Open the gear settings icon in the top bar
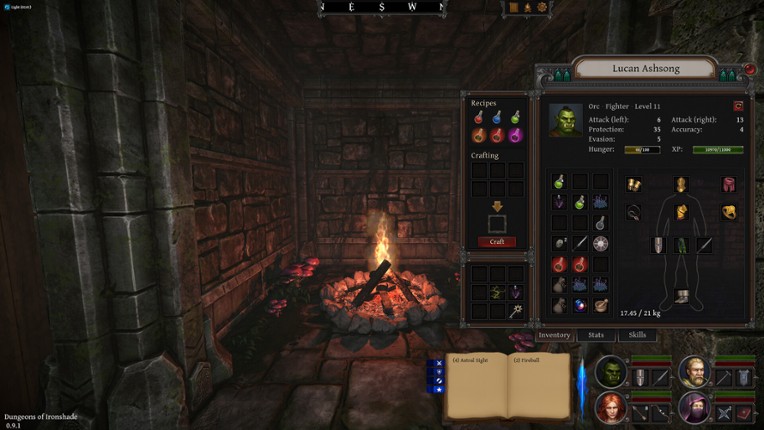This screenshot has width=764, height=430. point(542,7)
